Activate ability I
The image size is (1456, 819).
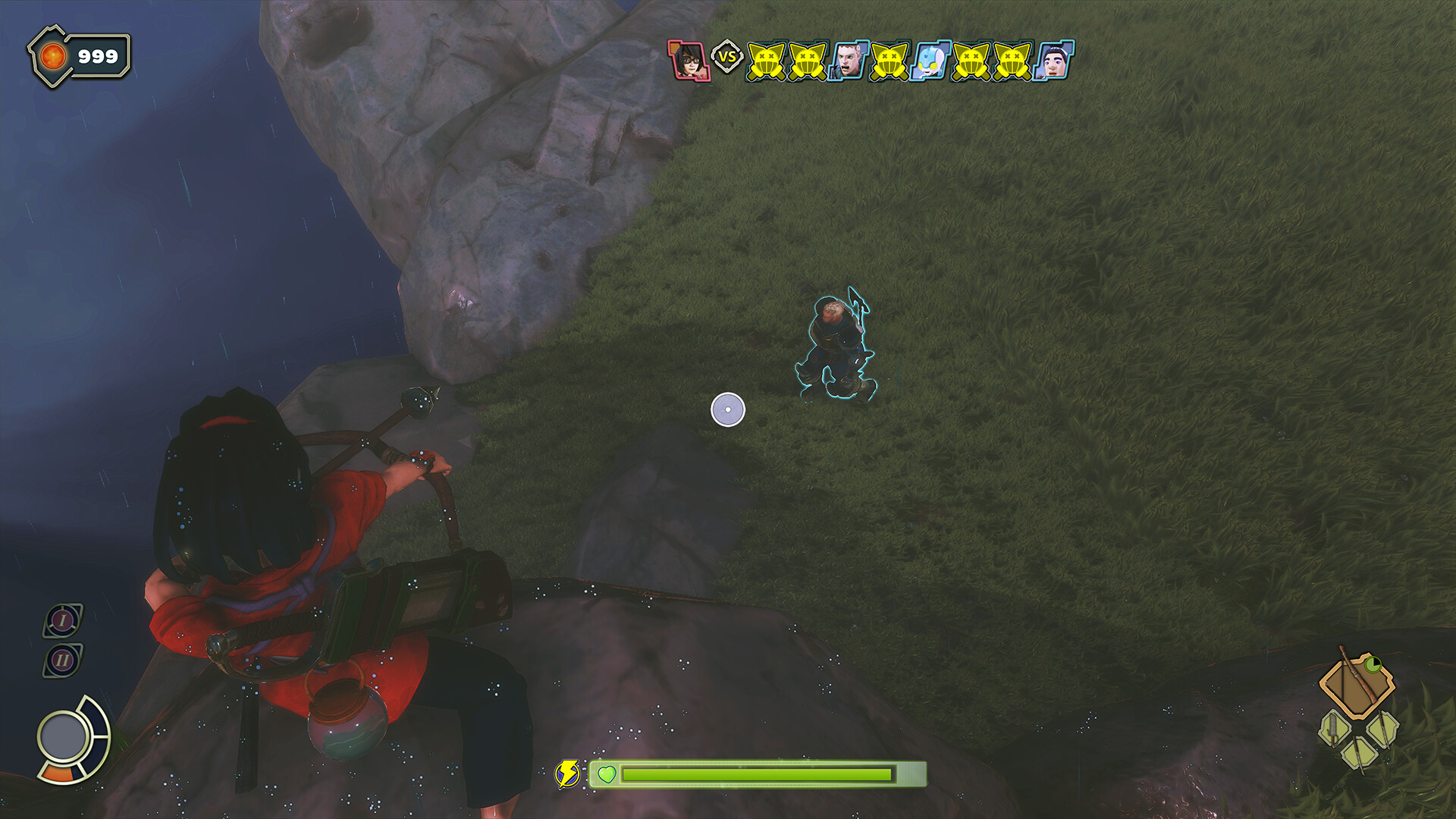tap(63, 620)
